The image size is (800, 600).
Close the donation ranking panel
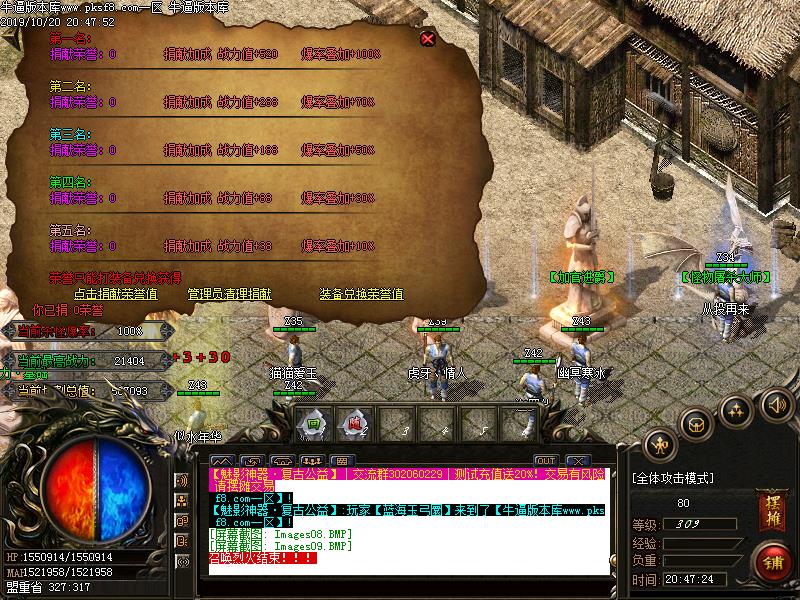tap(428, 38)
